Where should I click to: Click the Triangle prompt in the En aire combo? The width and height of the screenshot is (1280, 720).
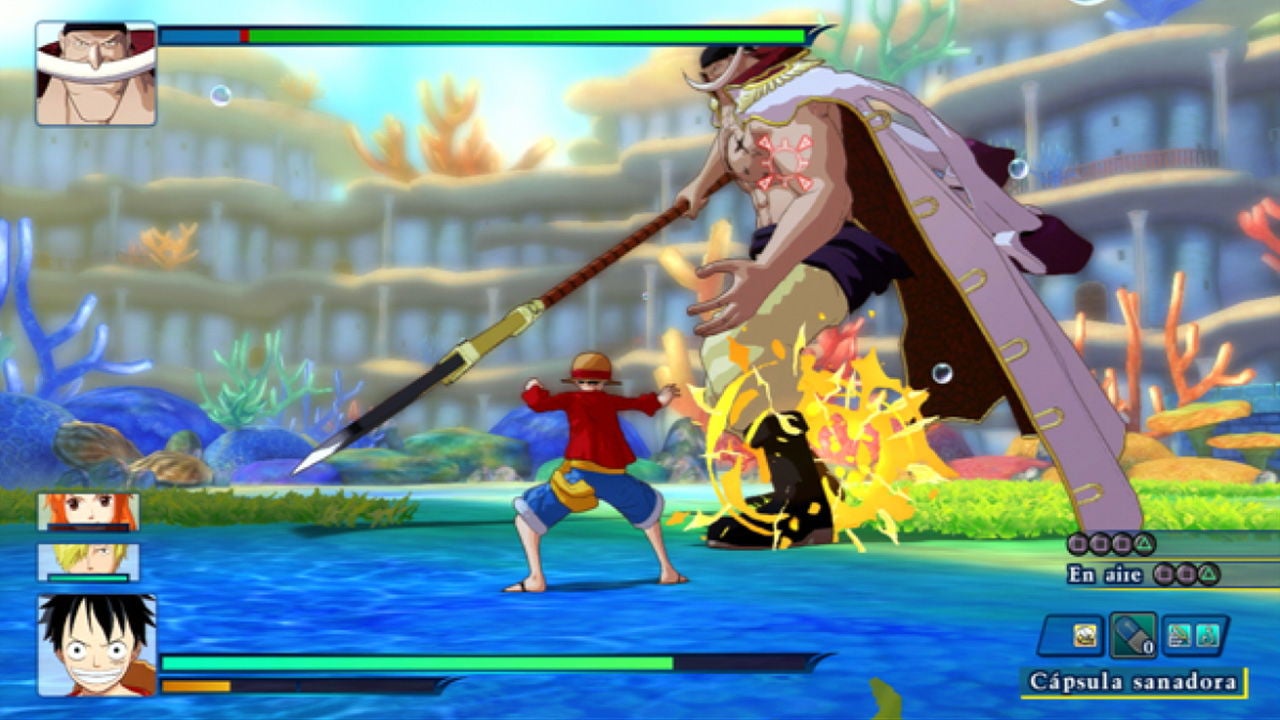[1208, 575]
